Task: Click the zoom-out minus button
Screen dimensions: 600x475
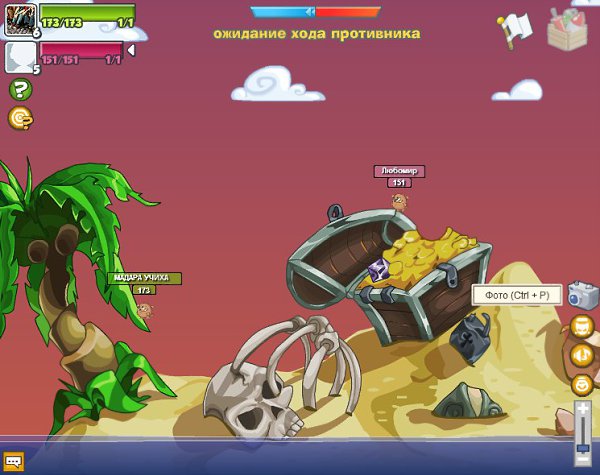Action: pyautogui.click(x=583, y=461)
